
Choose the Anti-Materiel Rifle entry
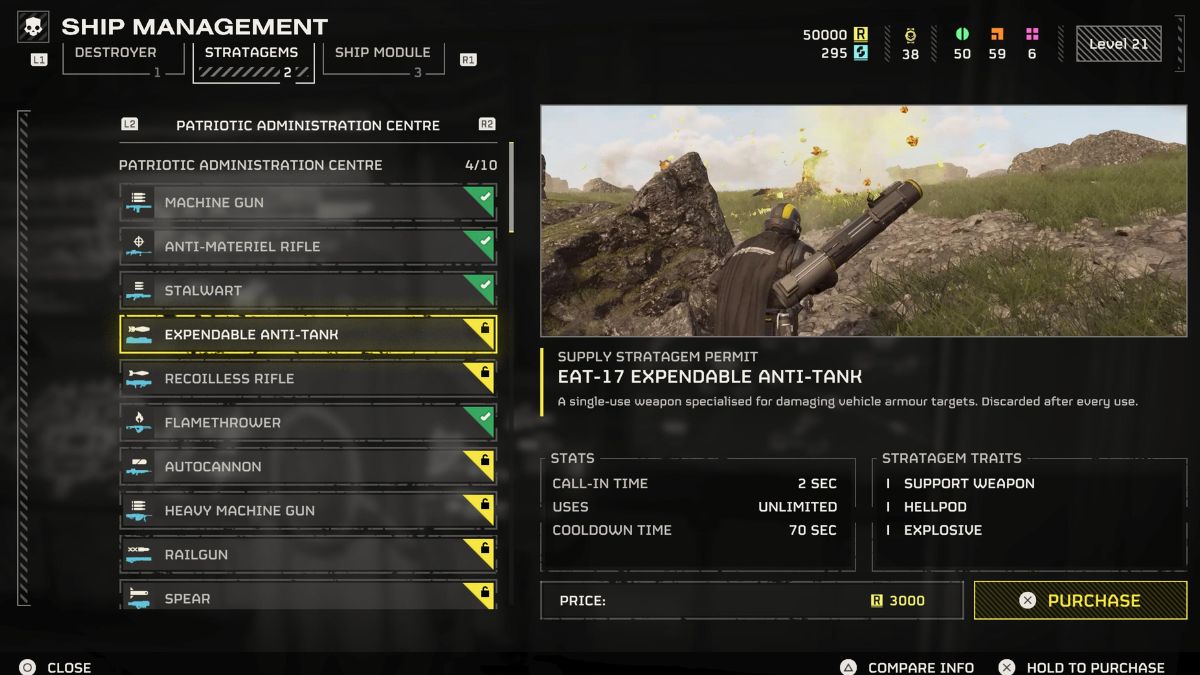pyautogui.click(x=307, y=247)
